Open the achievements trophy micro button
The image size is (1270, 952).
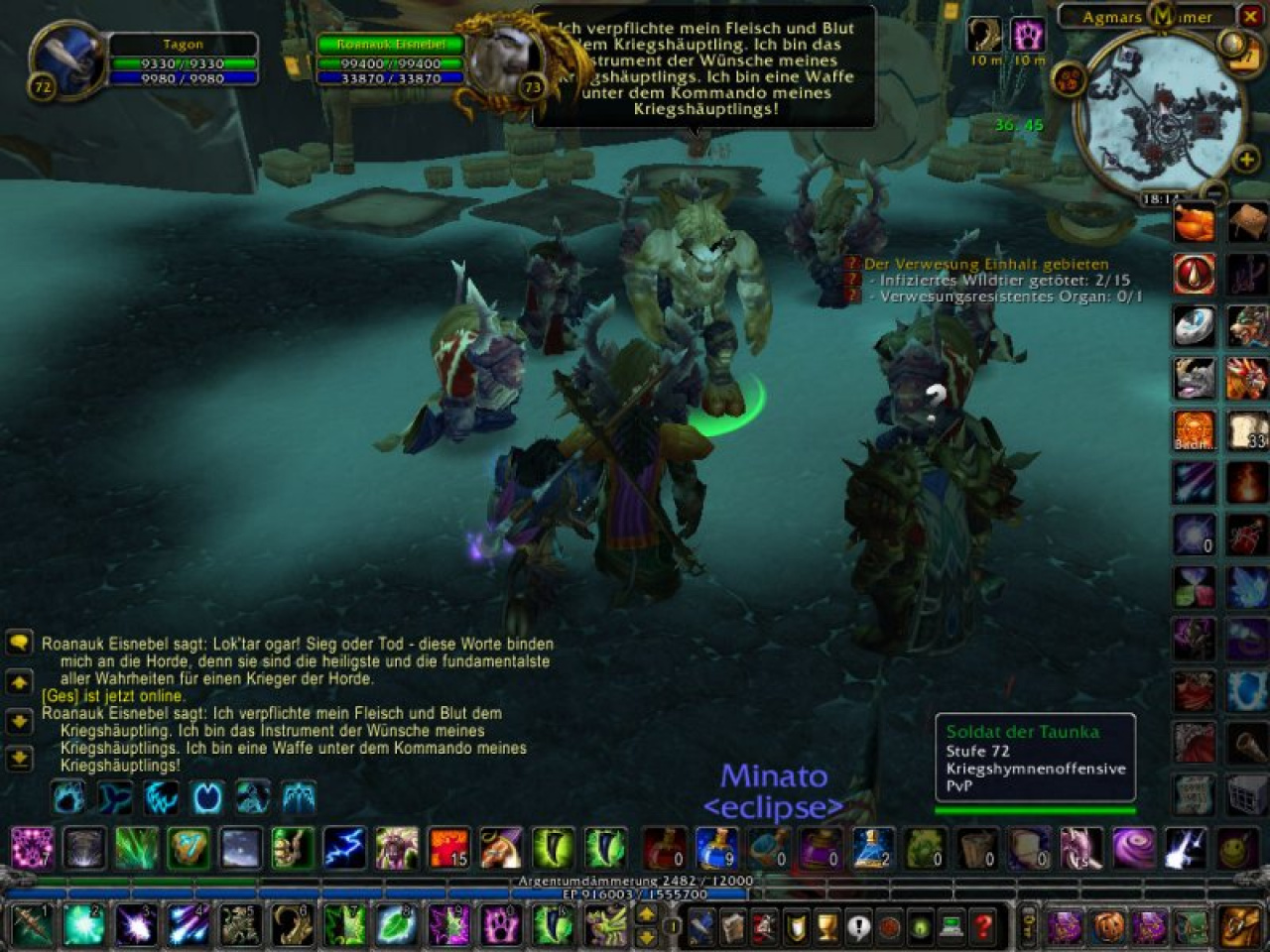point(827,927)
